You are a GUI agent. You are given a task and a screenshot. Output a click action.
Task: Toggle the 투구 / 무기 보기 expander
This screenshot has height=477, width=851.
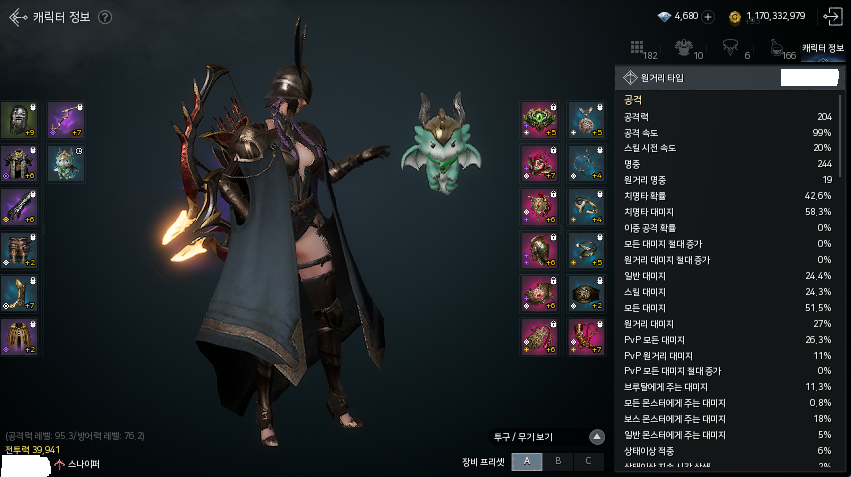(x=596, y=437)
